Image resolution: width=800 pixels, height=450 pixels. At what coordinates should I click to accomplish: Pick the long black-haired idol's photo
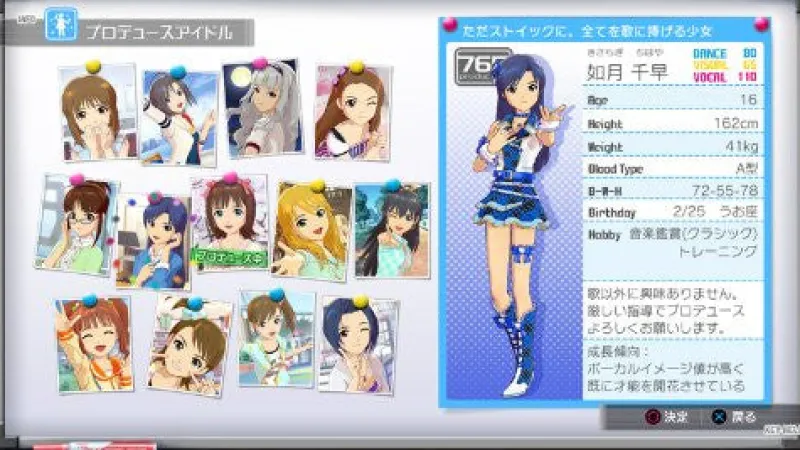point(391,230)
